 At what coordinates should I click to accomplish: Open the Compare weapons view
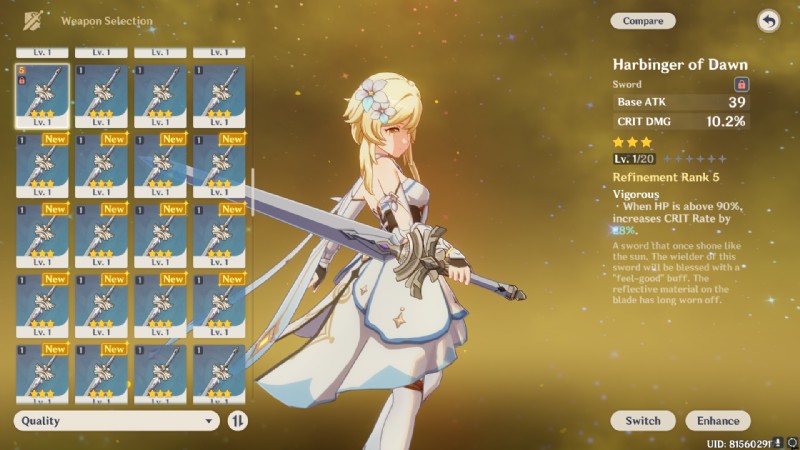pos(643,21)
